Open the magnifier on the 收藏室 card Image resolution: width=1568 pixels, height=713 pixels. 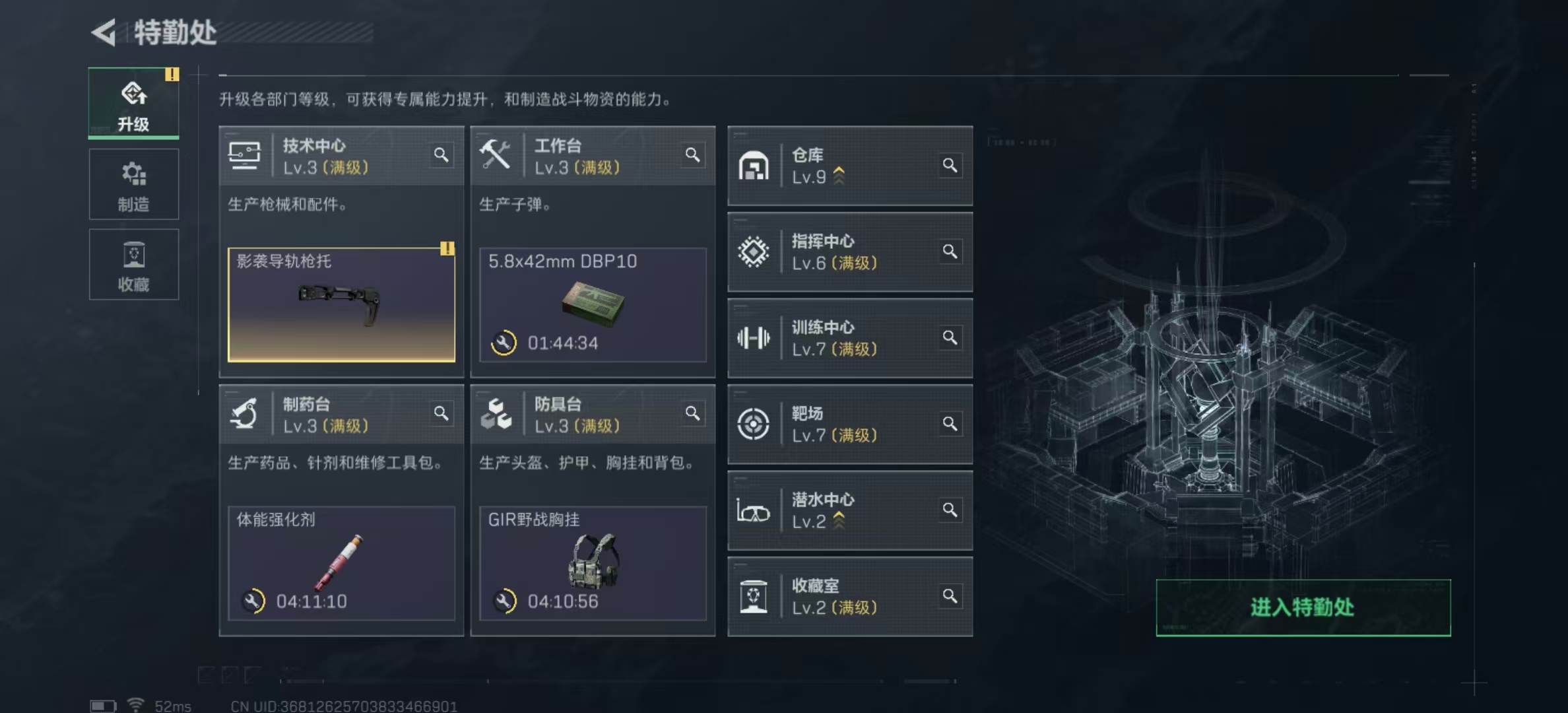[x=951, y=595]
